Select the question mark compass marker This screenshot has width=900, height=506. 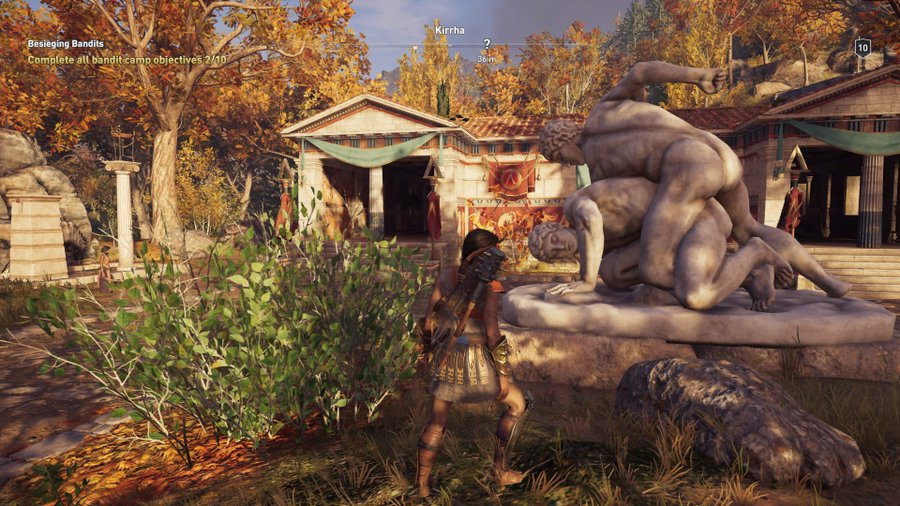pyautogui.click(x=487, y=44)
